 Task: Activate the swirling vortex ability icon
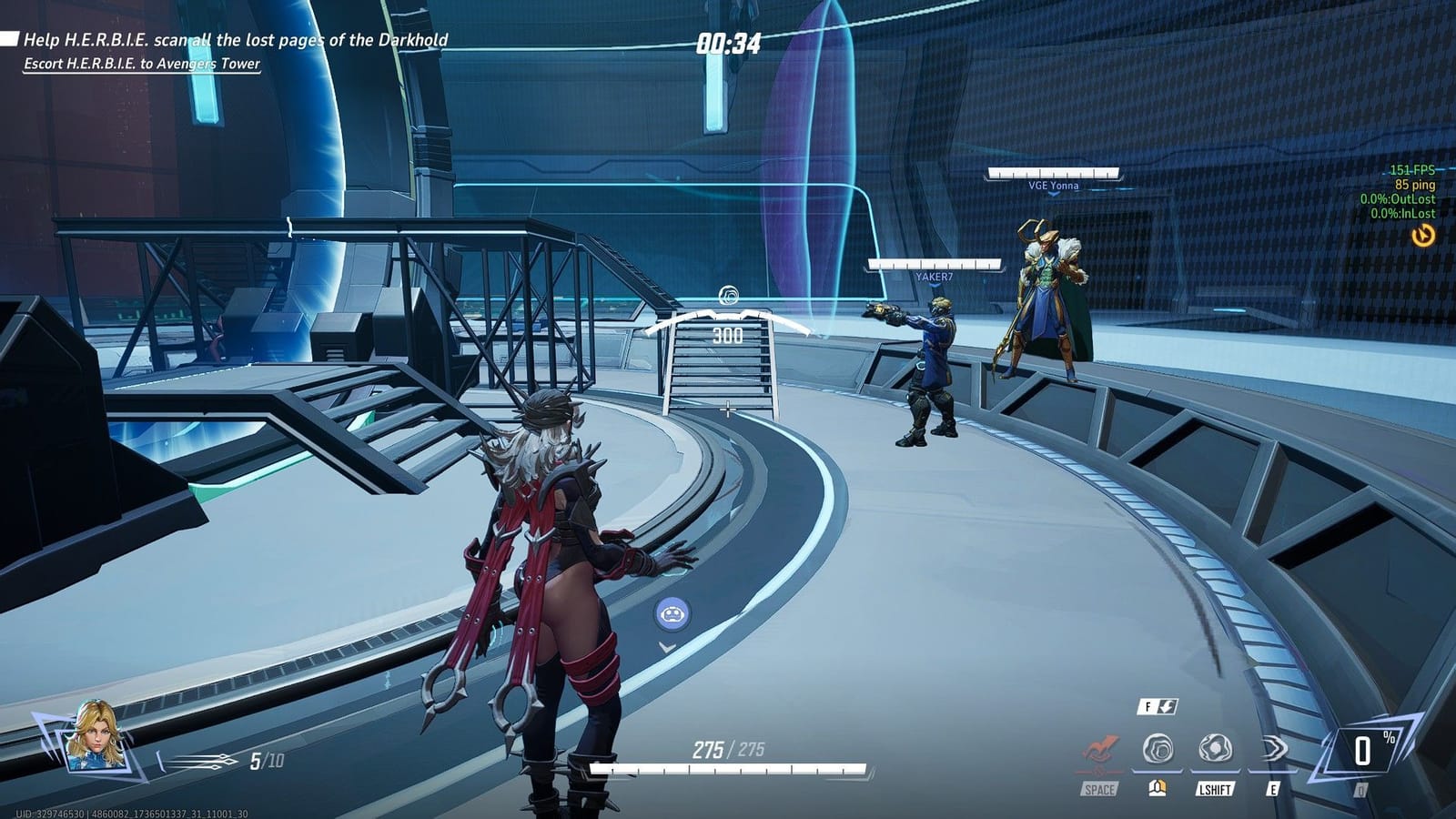click(1215, 749)
